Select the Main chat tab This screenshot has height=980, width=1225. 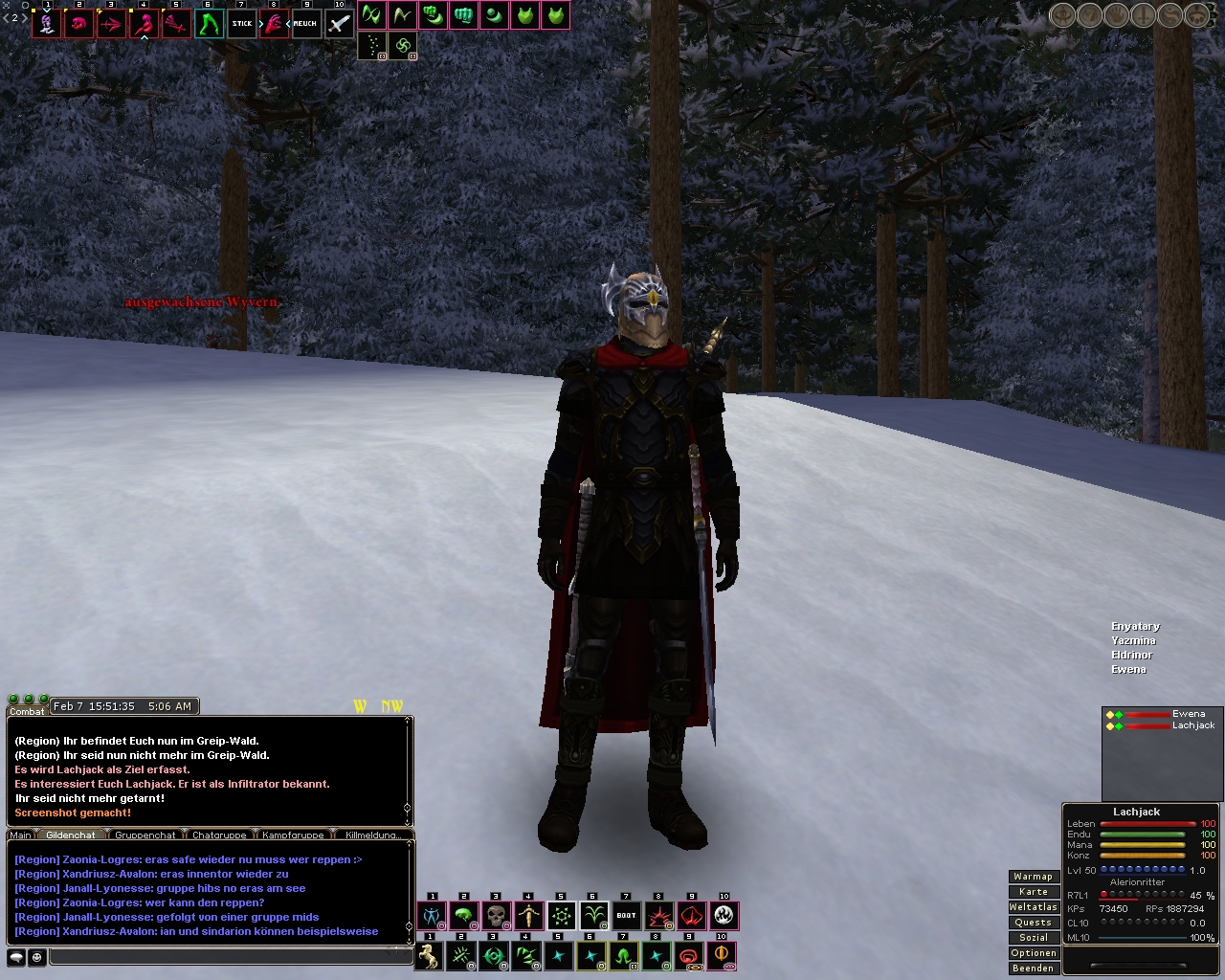20,835
